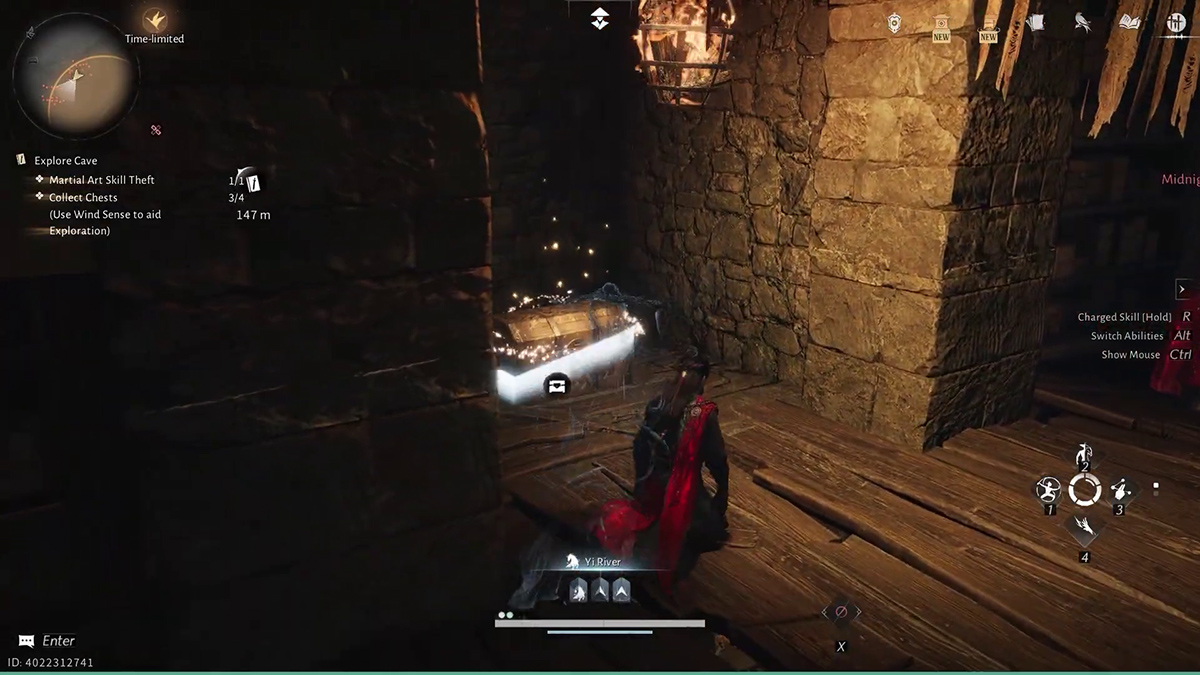
Task: Activate the hand pointing skill in slot 3
Action: pyautogui.click(x=1120, y=490)
